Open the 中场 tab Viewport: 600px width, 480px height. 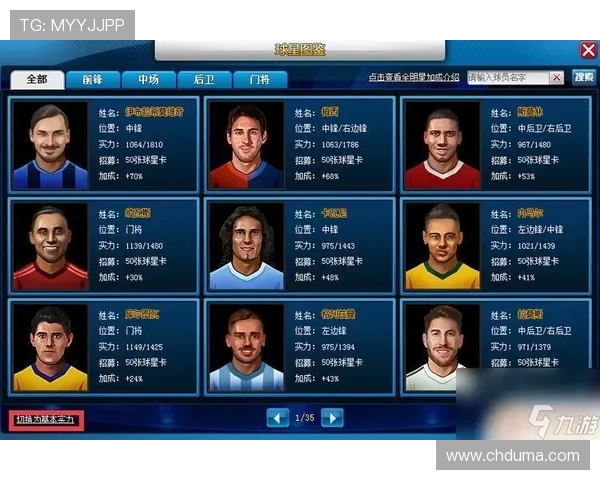click(x=148, y=79)
